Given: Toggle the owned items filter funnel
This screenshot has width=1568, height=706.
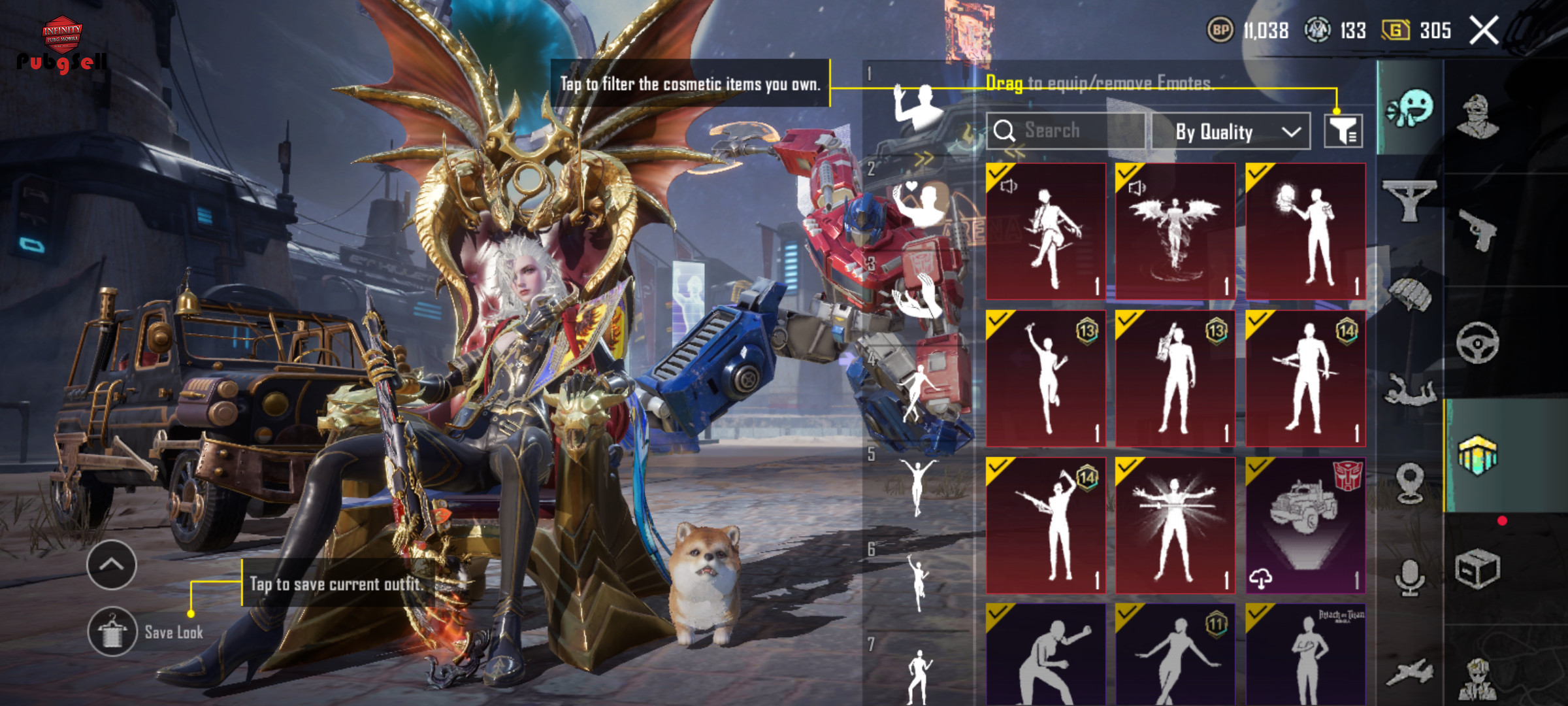Looking at the screenshot, I should point(1343,131).
